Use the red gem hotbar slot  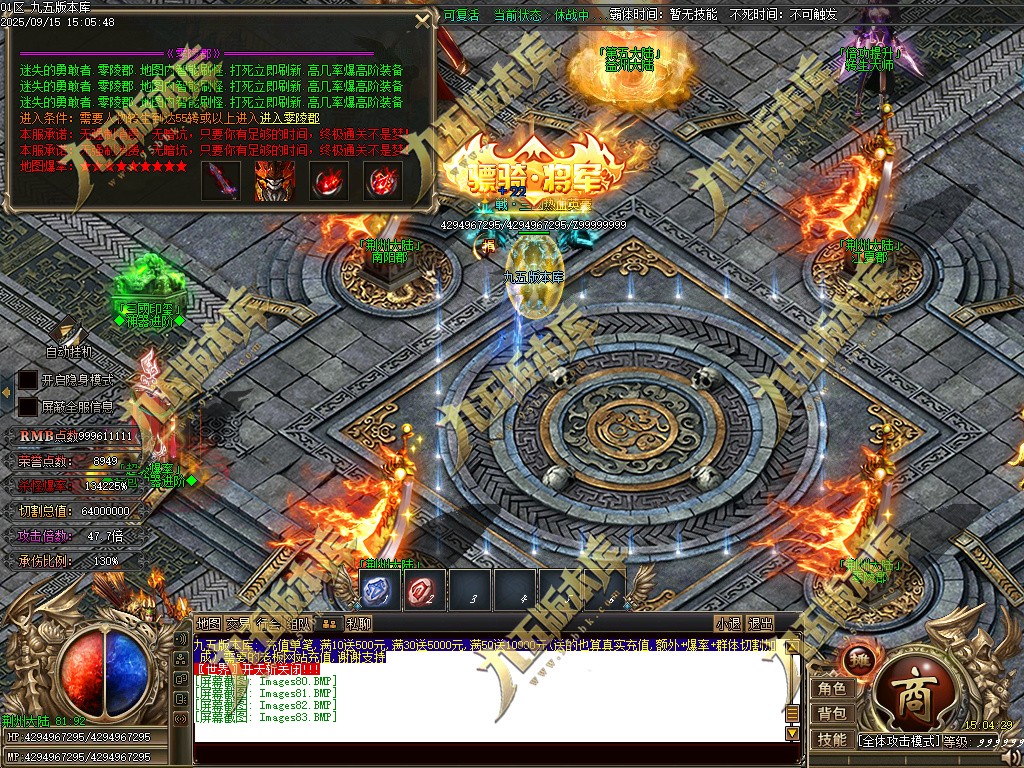(424, 592)
